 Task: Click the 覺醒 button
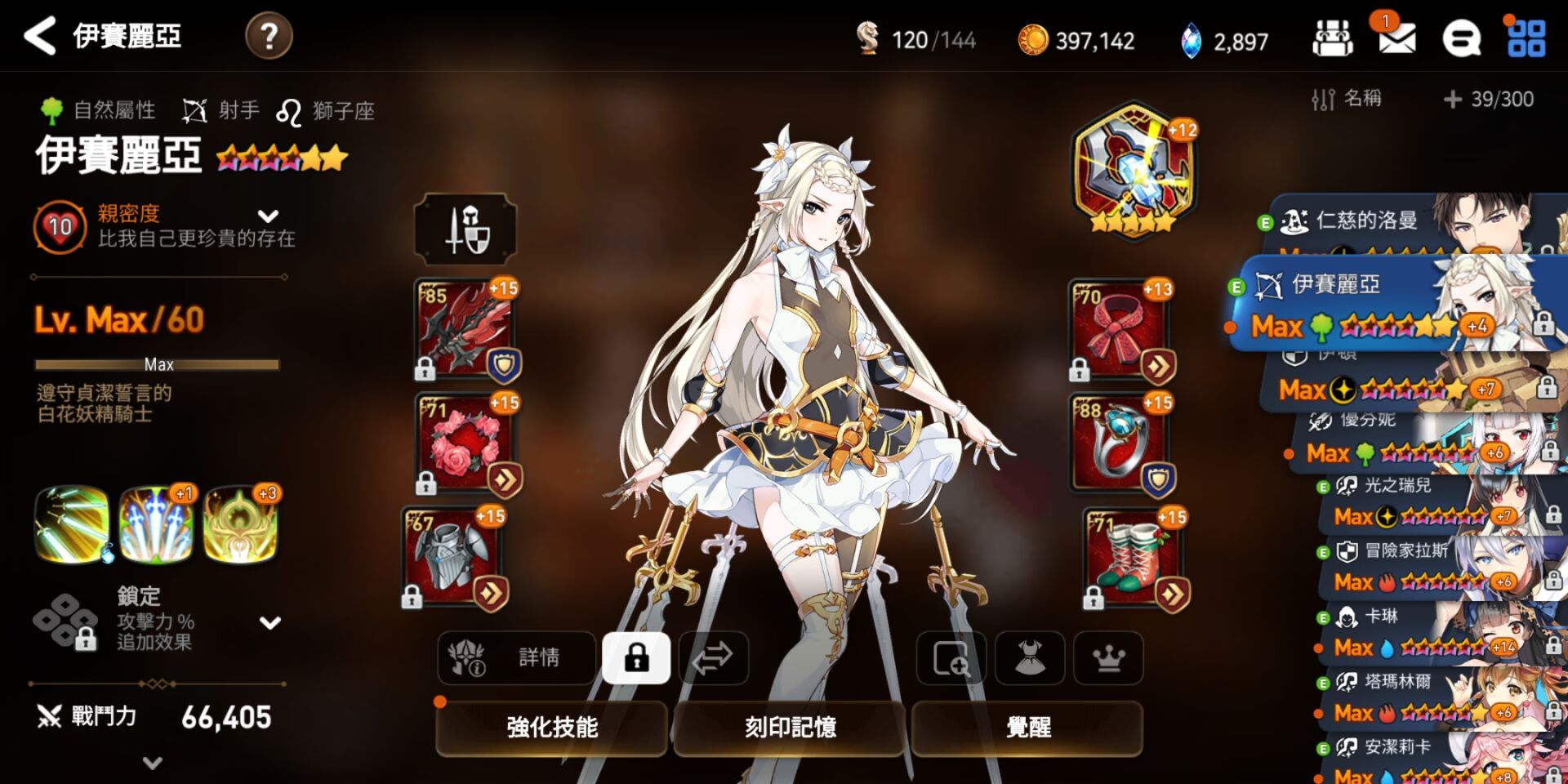point(1027,728)
